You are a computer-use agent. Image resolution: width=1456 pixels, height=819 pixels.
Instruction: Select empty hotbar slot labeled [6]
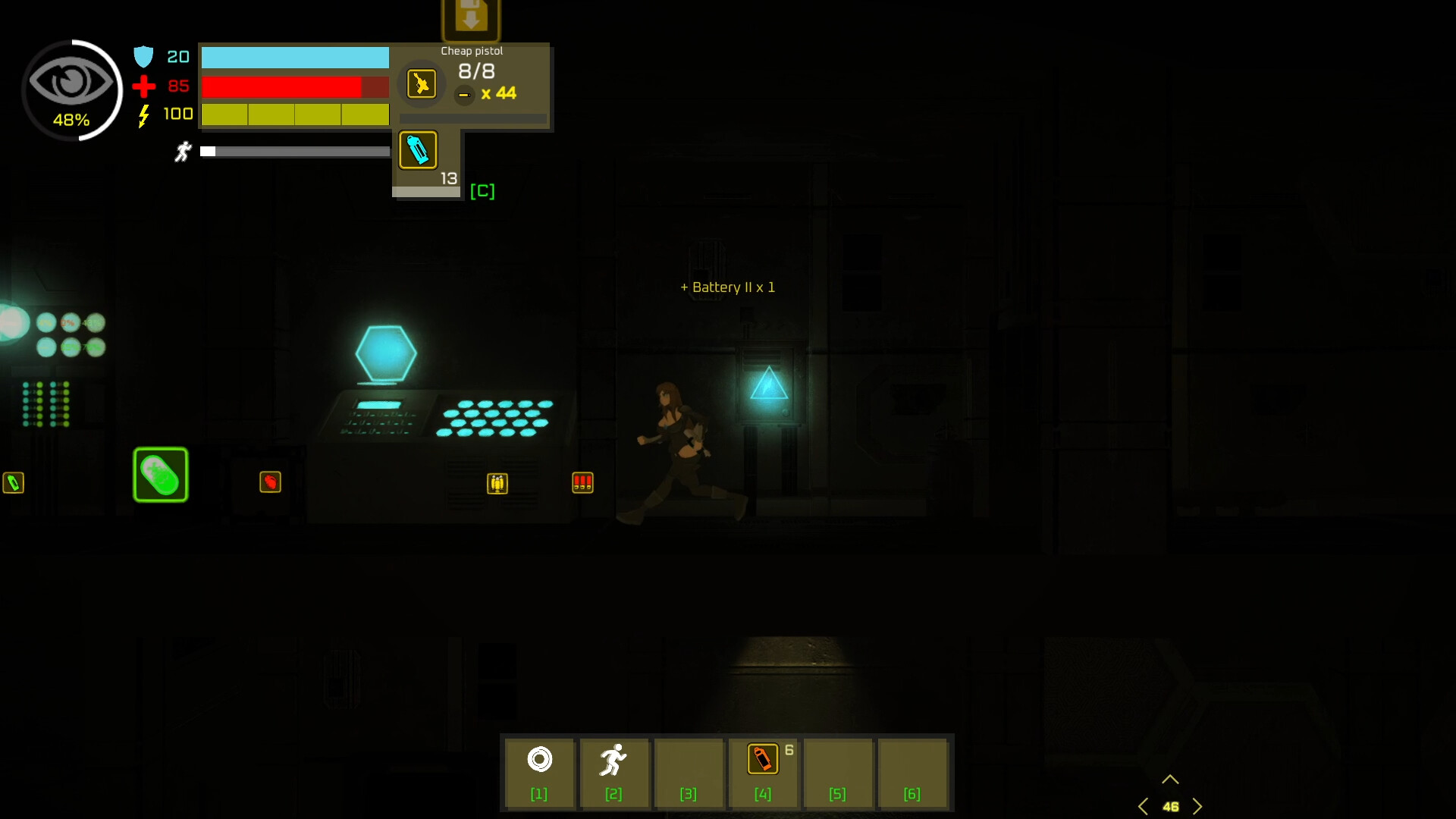(x=912, y=773)
